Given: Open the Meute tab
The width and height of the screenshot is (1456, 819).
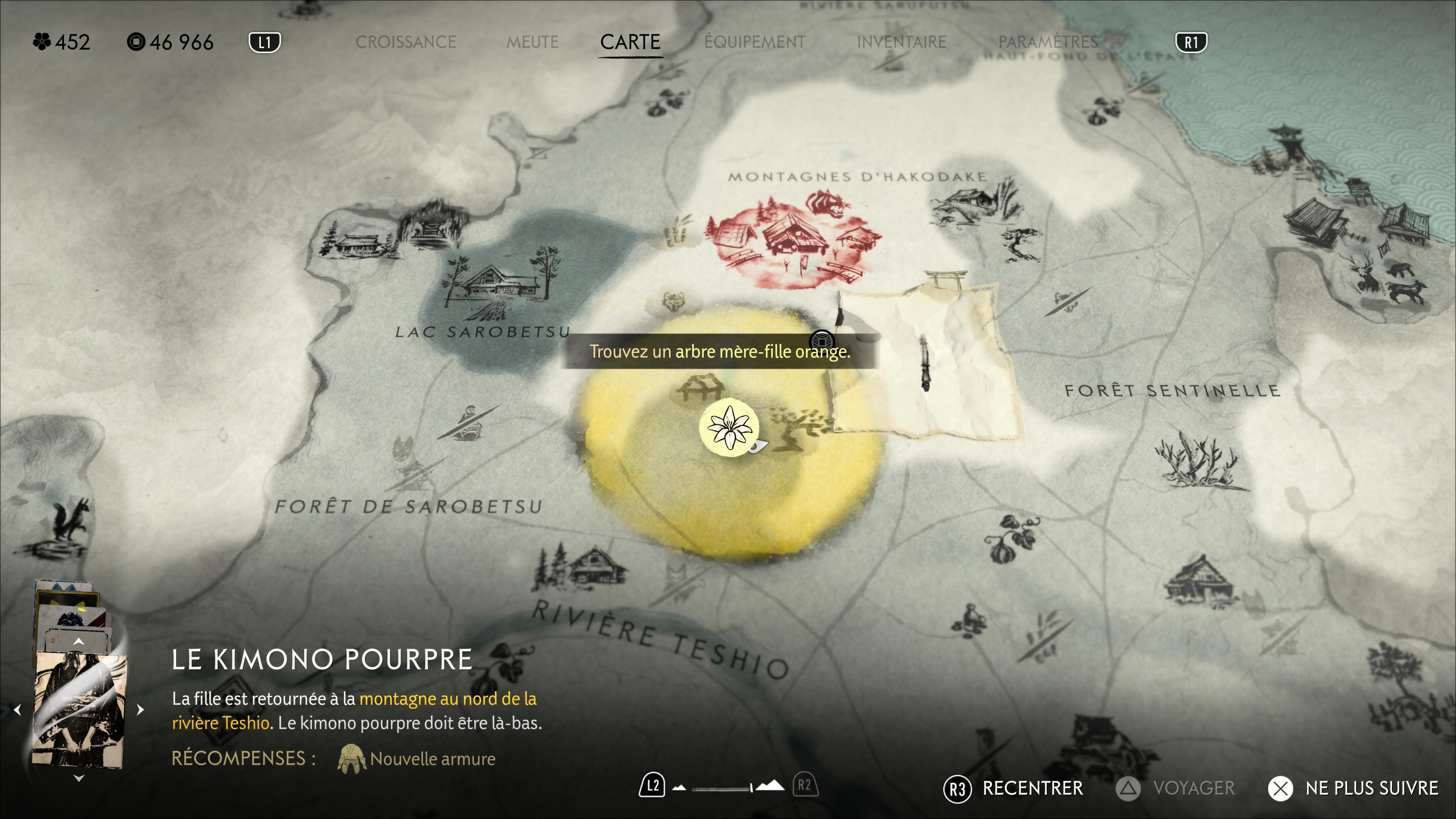Looking at the screenshot, I should (532, 42).
